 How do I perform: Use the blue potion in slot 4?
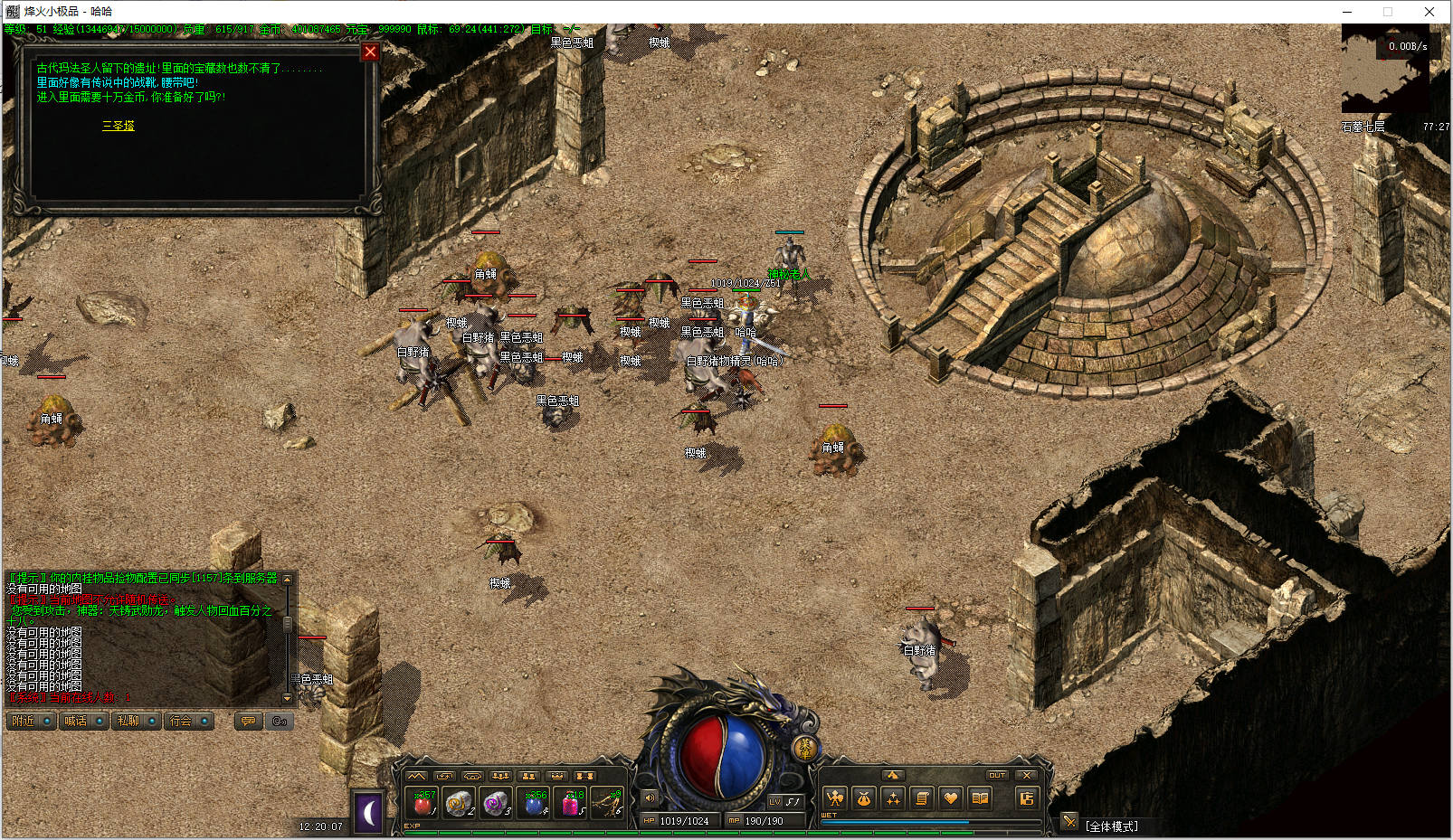pyautogui.click(x=536, y=802)
